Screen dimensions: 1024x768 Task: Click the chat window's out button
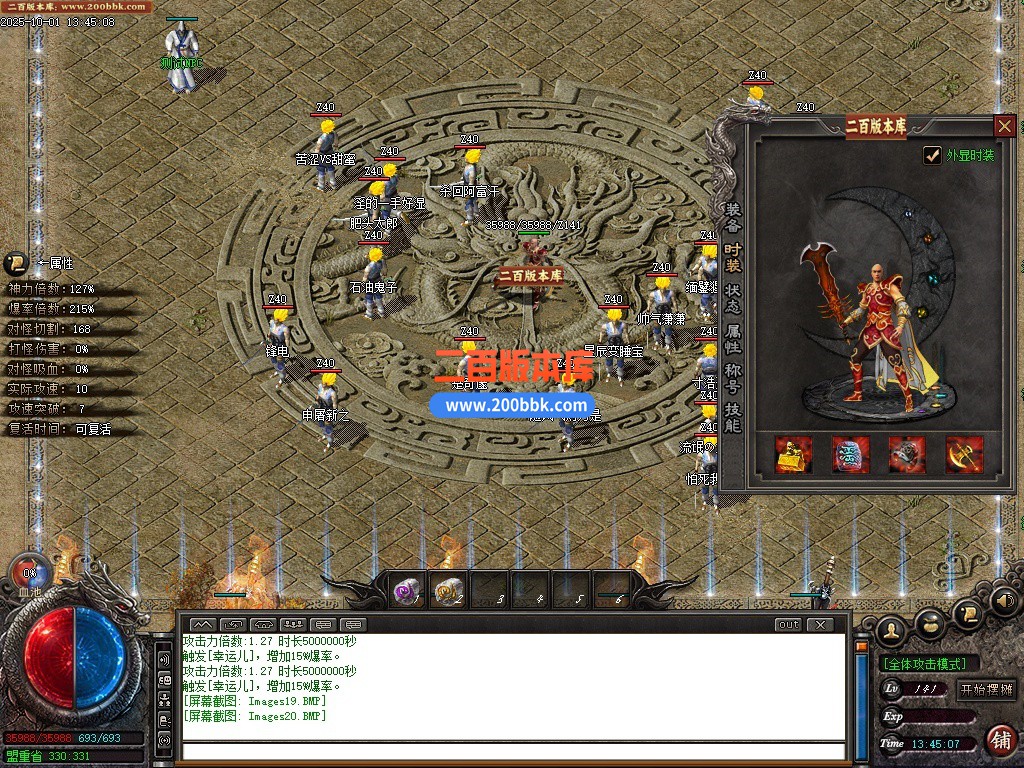click(788, 625)
